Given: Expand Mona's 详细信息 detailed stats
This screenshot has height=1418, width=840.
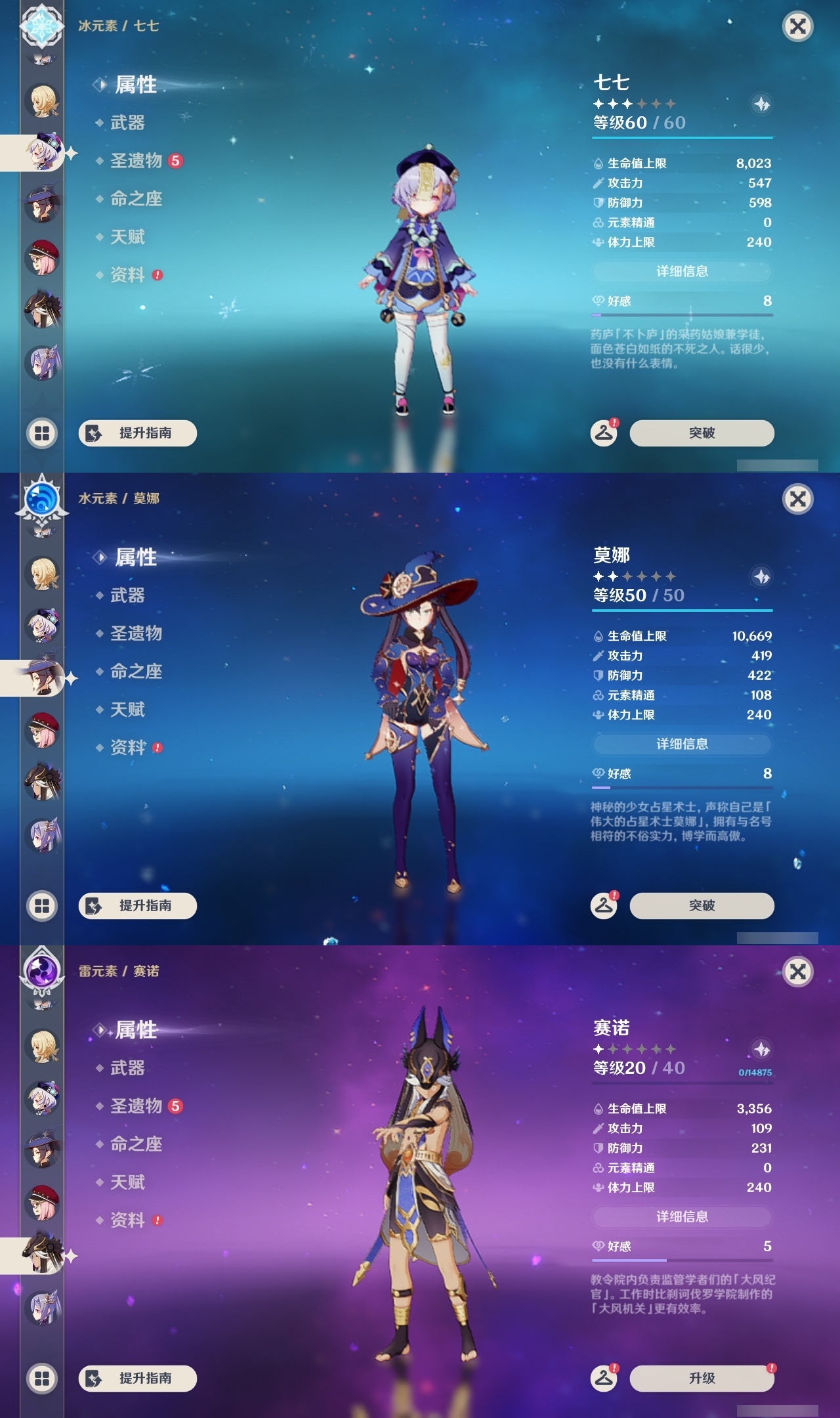Looking at the screenshot, I should click(x=682, y=744).
